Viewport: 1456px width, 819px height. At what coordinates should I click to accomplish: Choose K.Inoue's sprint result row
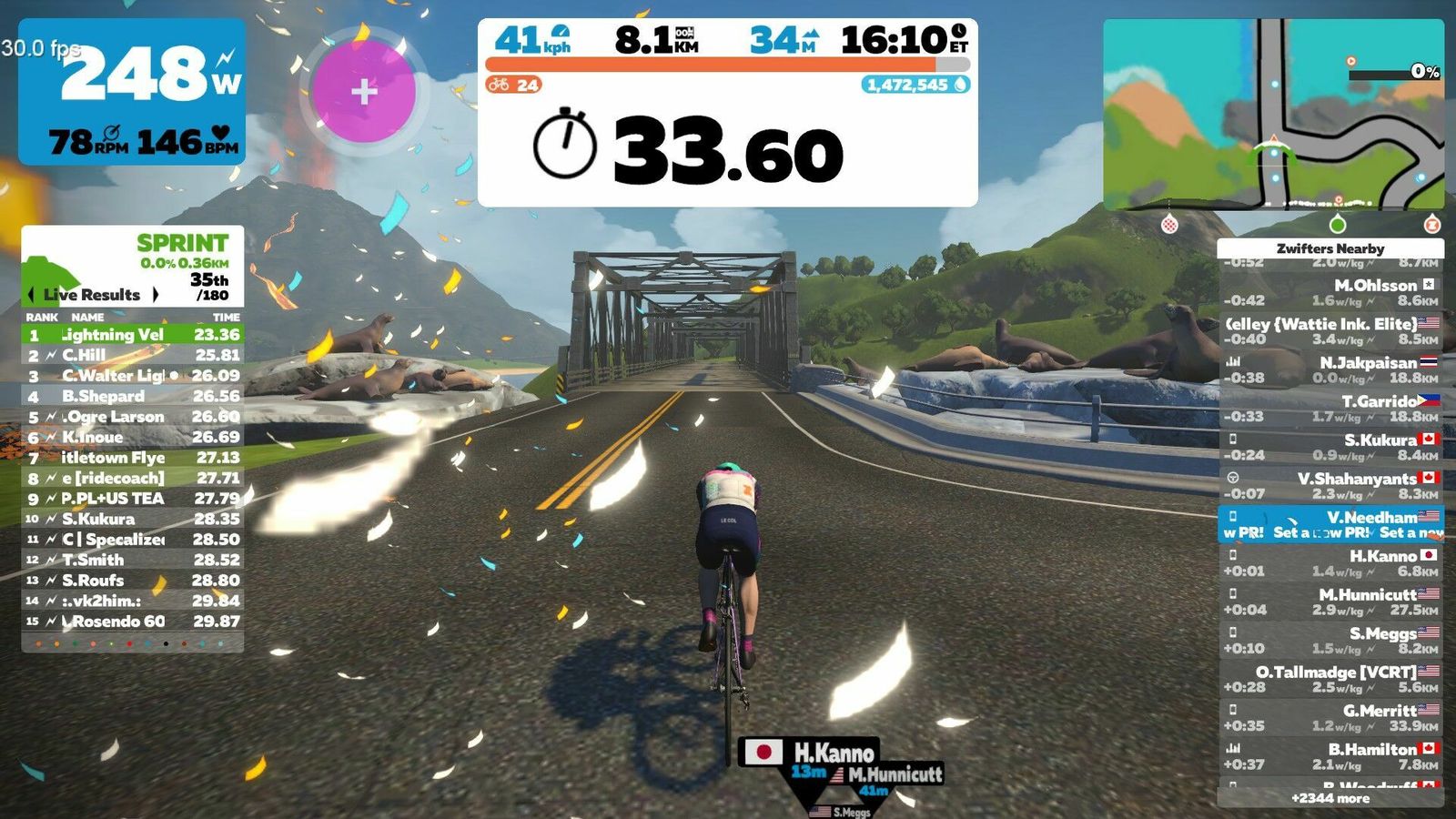click(132, 437)
